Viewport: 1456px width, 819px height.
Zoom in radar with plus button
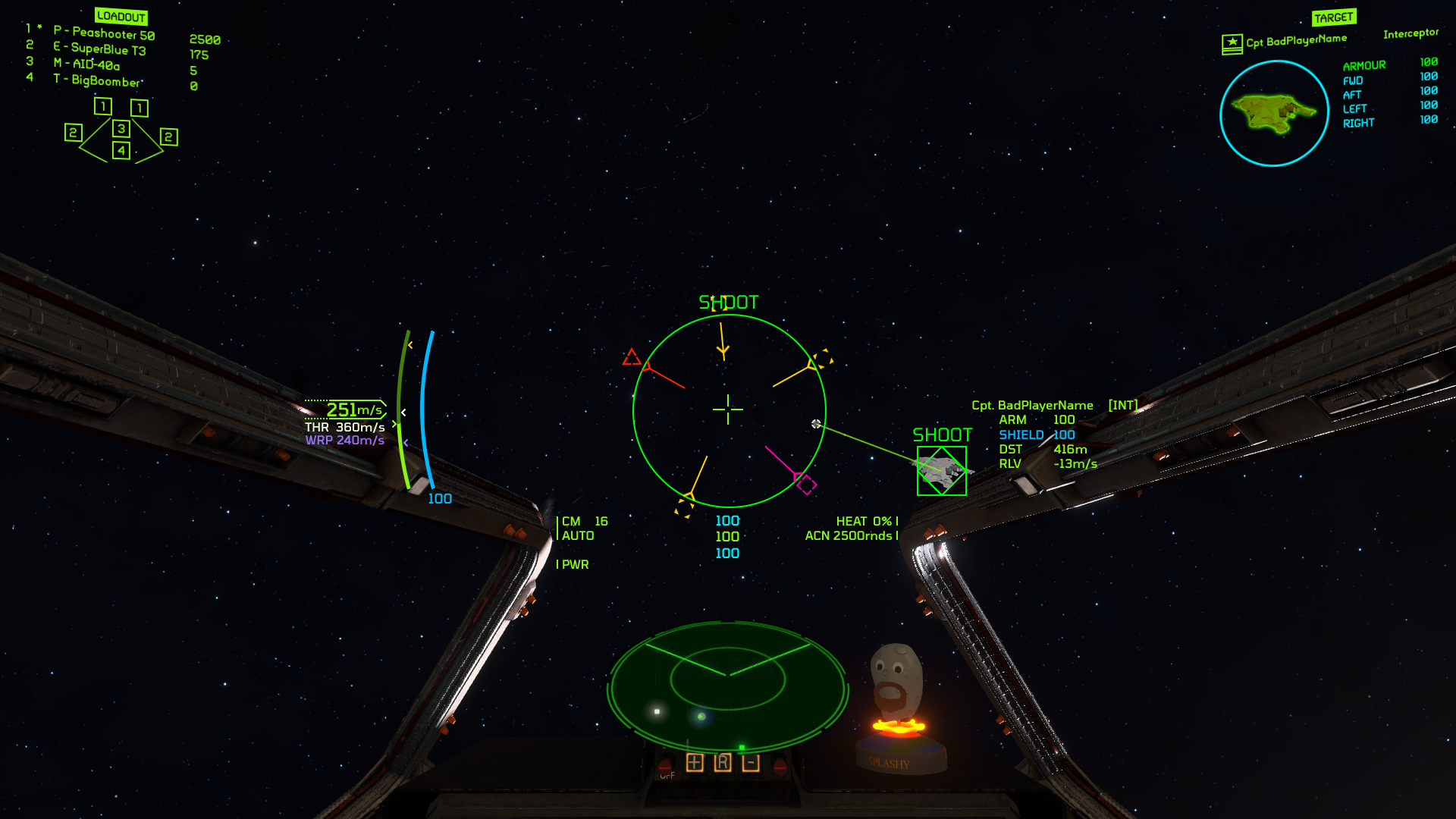click(x=695, y=763)
